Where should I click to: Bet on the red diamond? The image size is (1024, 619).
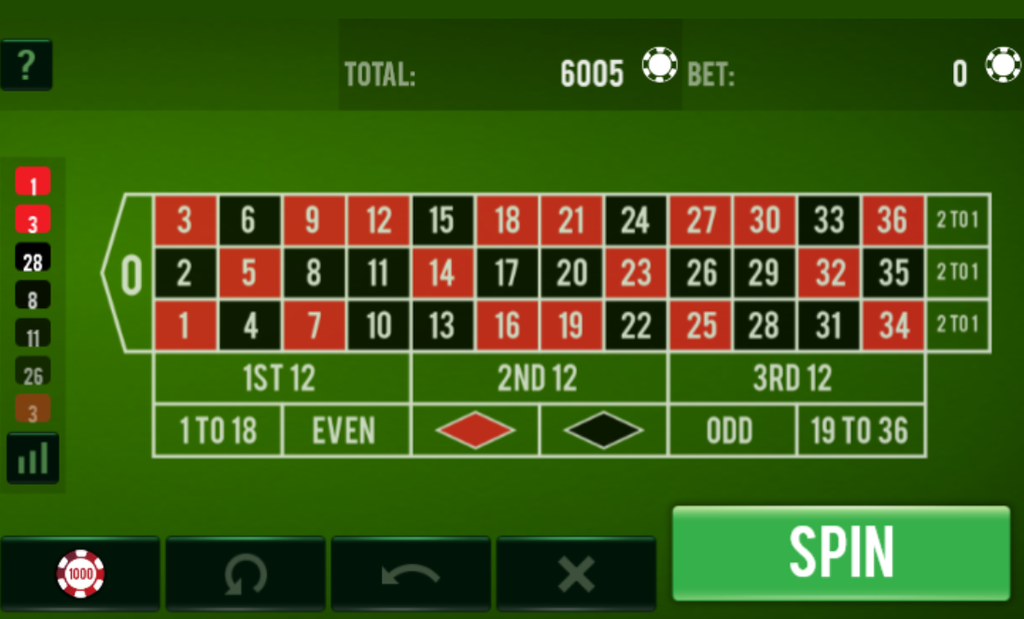[475, 431]
